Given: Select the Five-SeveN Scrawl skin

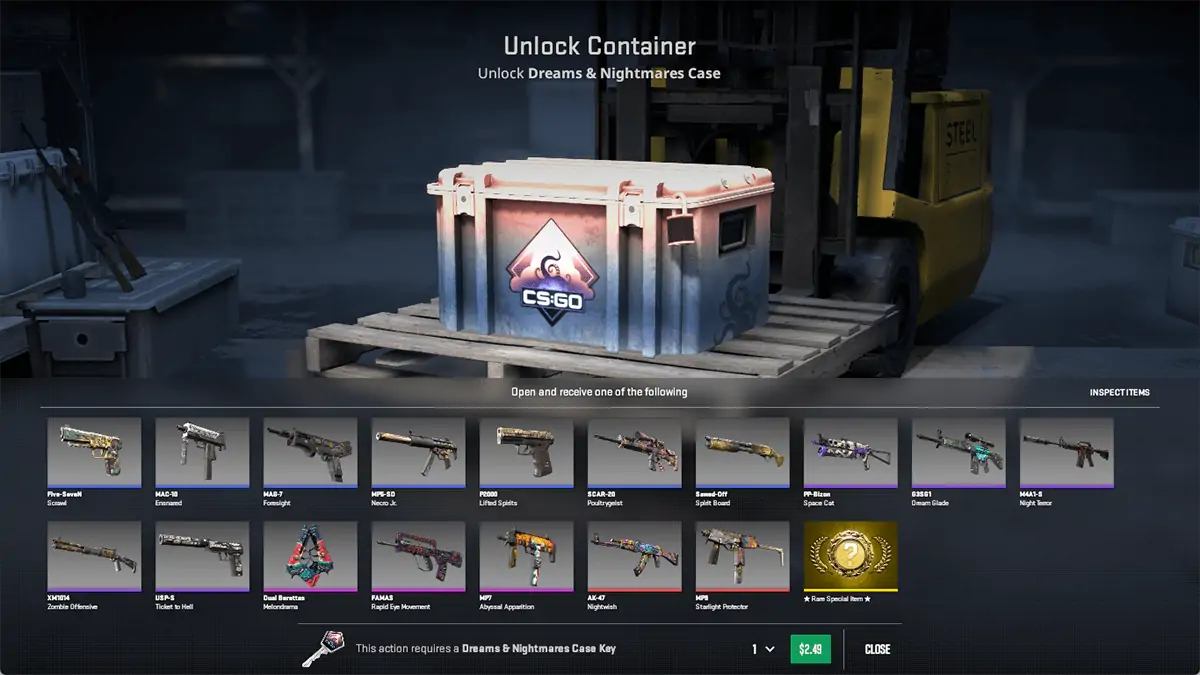Looking at the screenshot, I should [94, 452].
